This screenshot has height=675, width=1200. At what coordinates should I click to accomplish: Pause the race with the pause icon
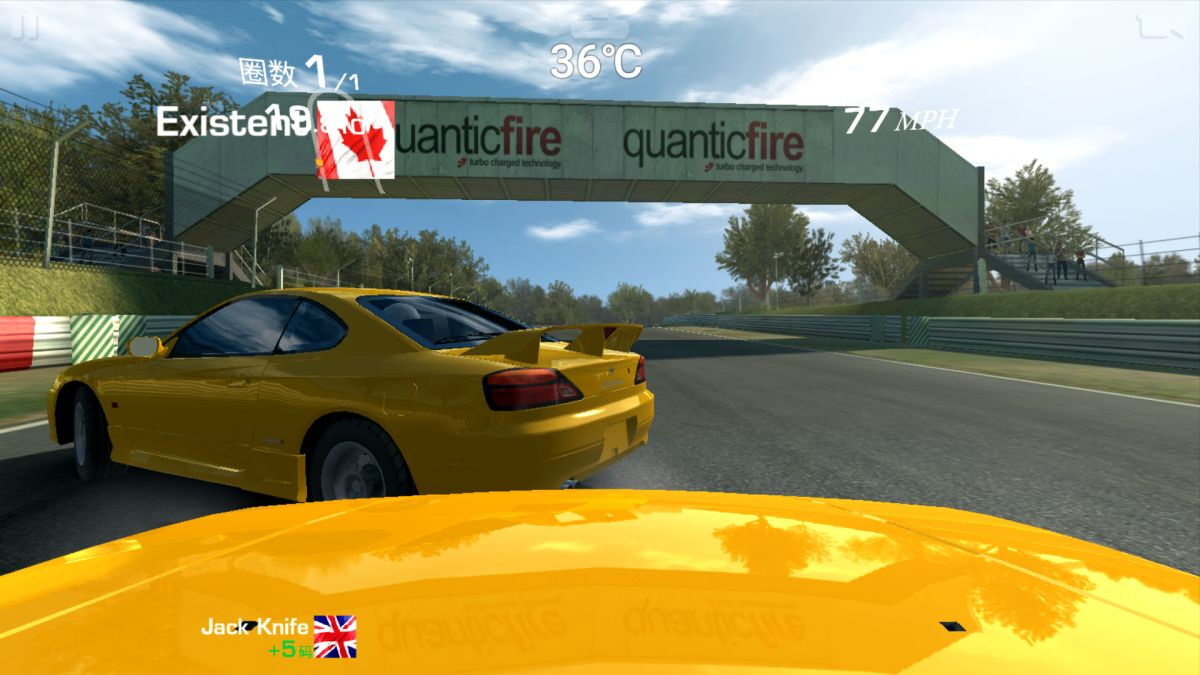pyautogui.click(x=26, y=29)
